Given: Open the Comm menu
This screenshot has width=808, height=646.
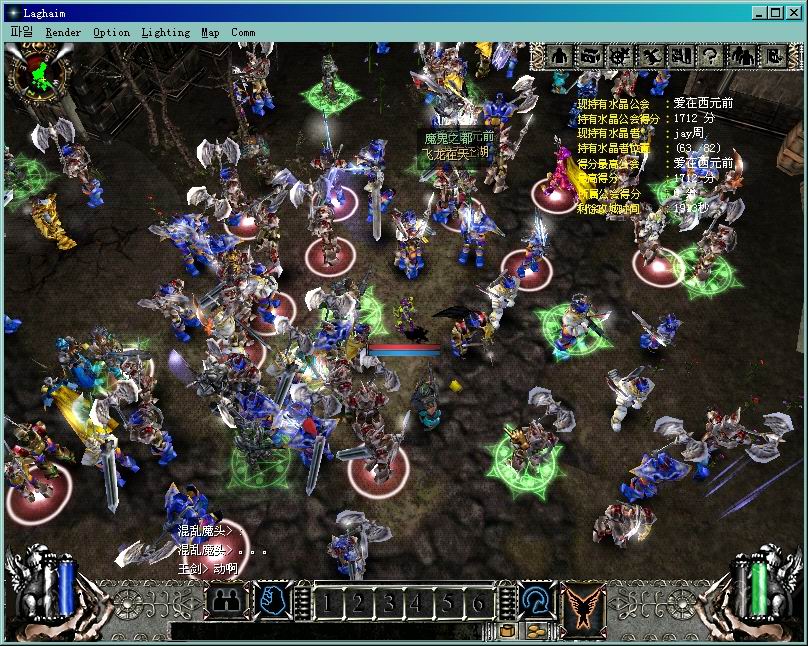Looking at the screenshot, I should pos(243,32).
